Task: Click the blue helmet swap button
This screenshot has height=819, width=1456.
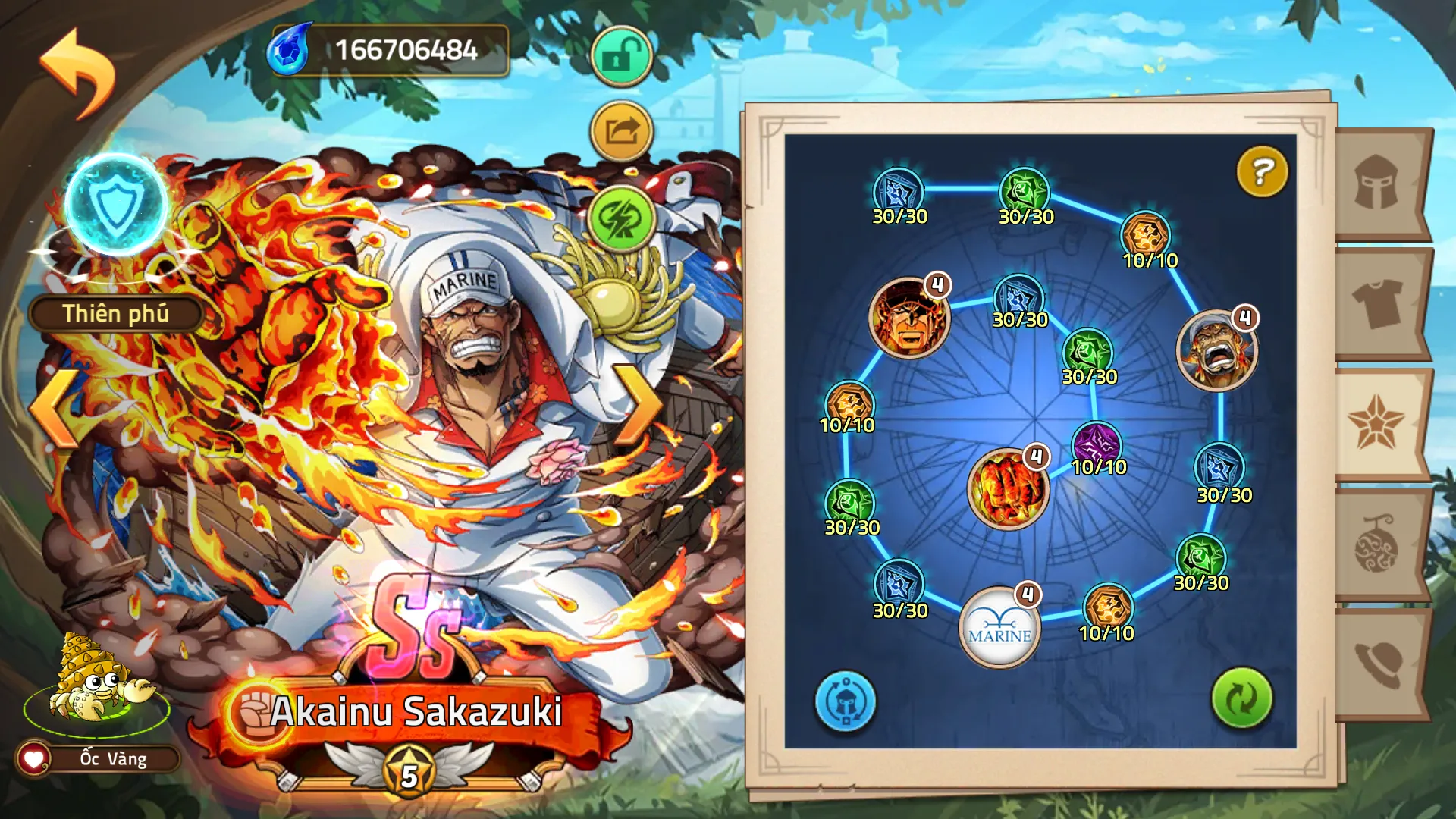Action: point(845,701)
